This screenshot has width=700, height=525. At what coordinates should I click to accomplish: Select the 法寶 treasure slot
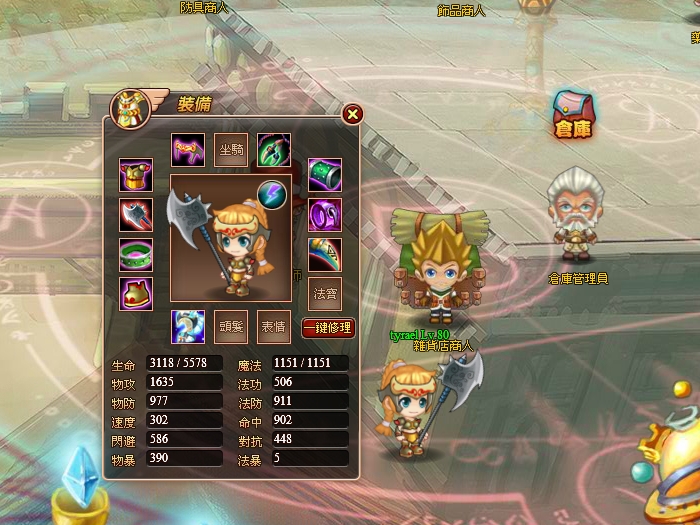coord(325,294)
